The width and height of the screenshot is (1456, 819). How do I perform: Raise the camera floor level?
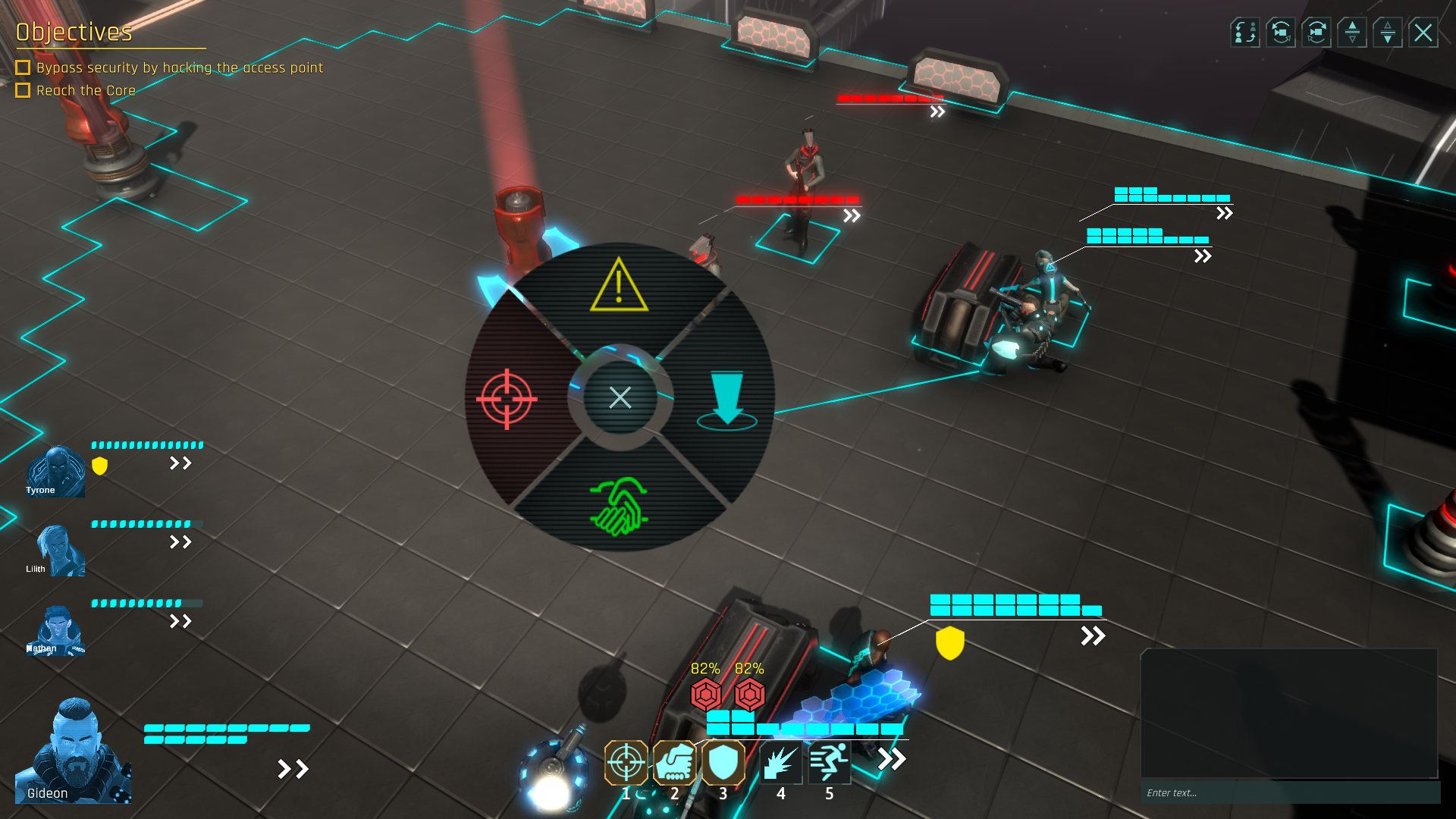click(x=1351, y=33)
